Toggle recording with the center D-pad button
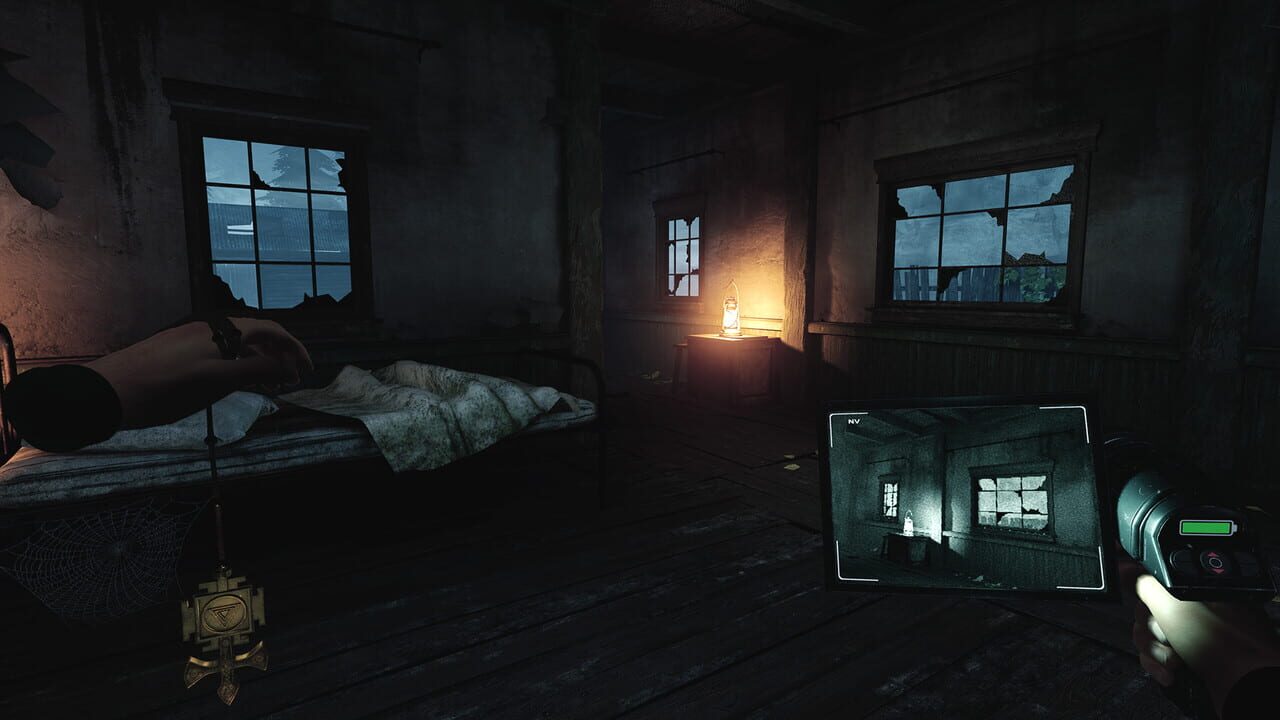Image resolution: width=1280 pixels, height=720 pixels. pyautogui.click(x=1214, y=562)
